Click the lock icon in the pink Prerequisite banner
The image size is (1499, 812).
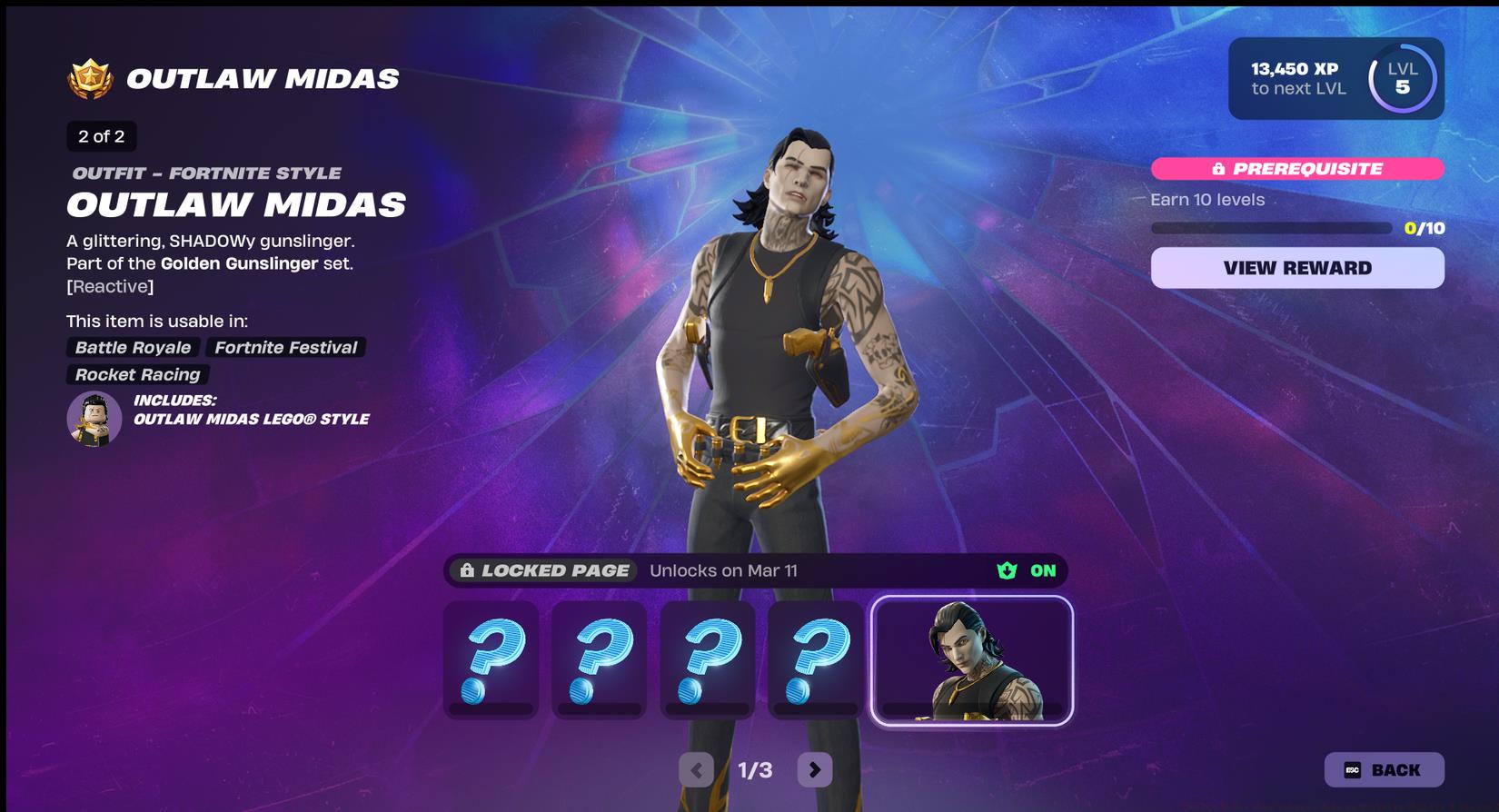point(1220,169)
